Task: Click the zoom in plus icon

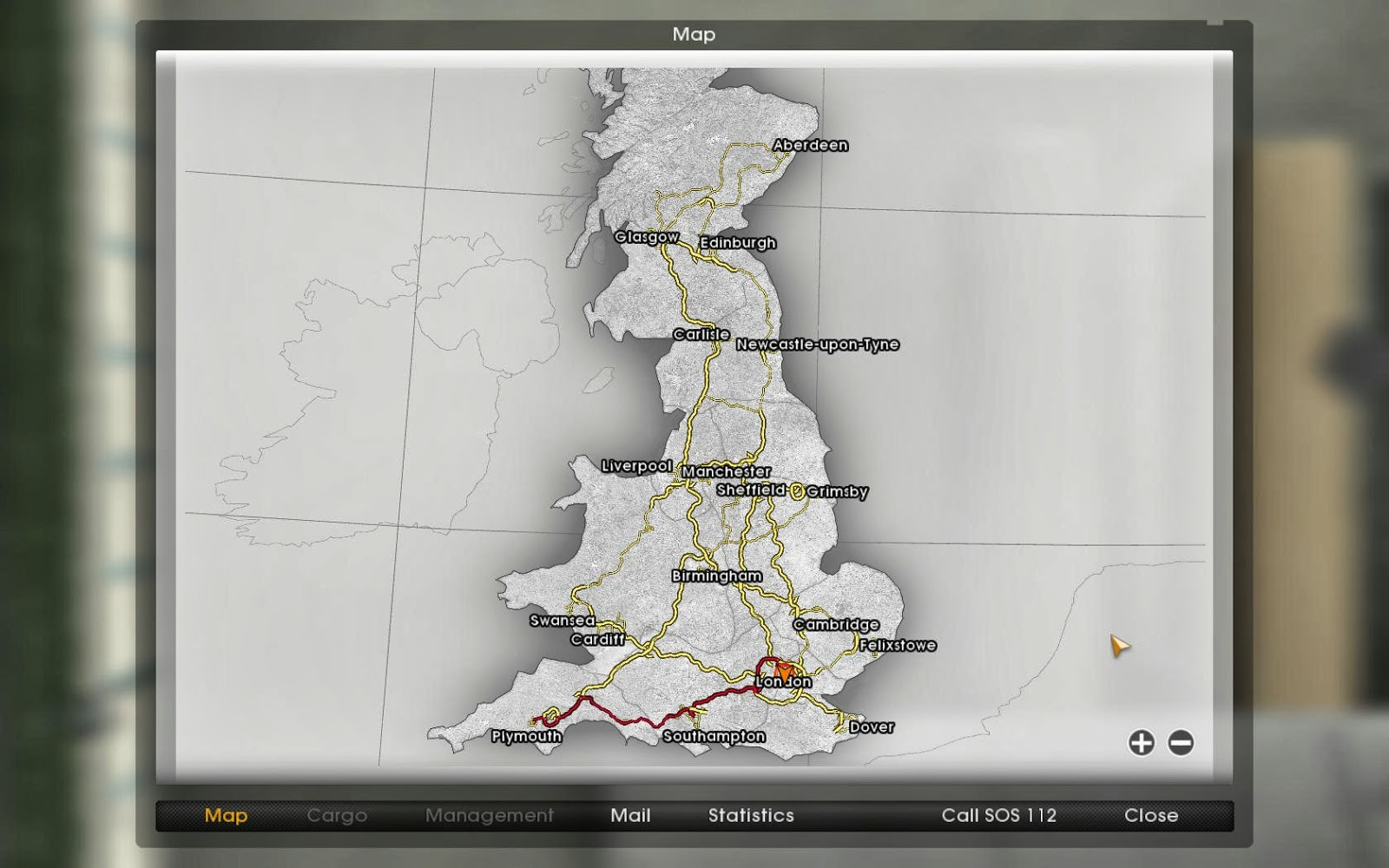Action: [1141, 744]
